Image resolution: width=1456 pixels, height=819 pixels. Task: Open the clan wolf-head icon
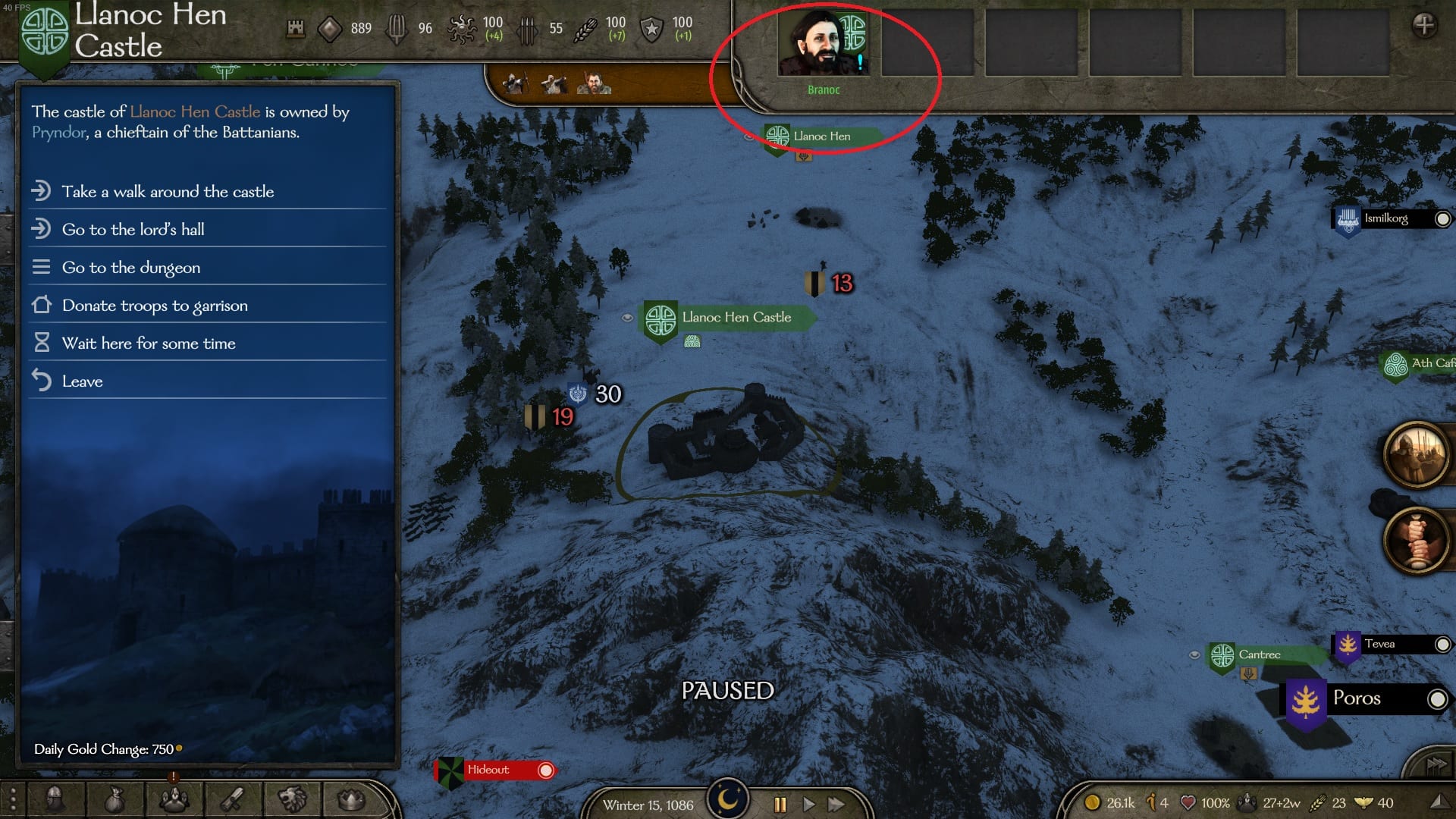pos(292,799)
